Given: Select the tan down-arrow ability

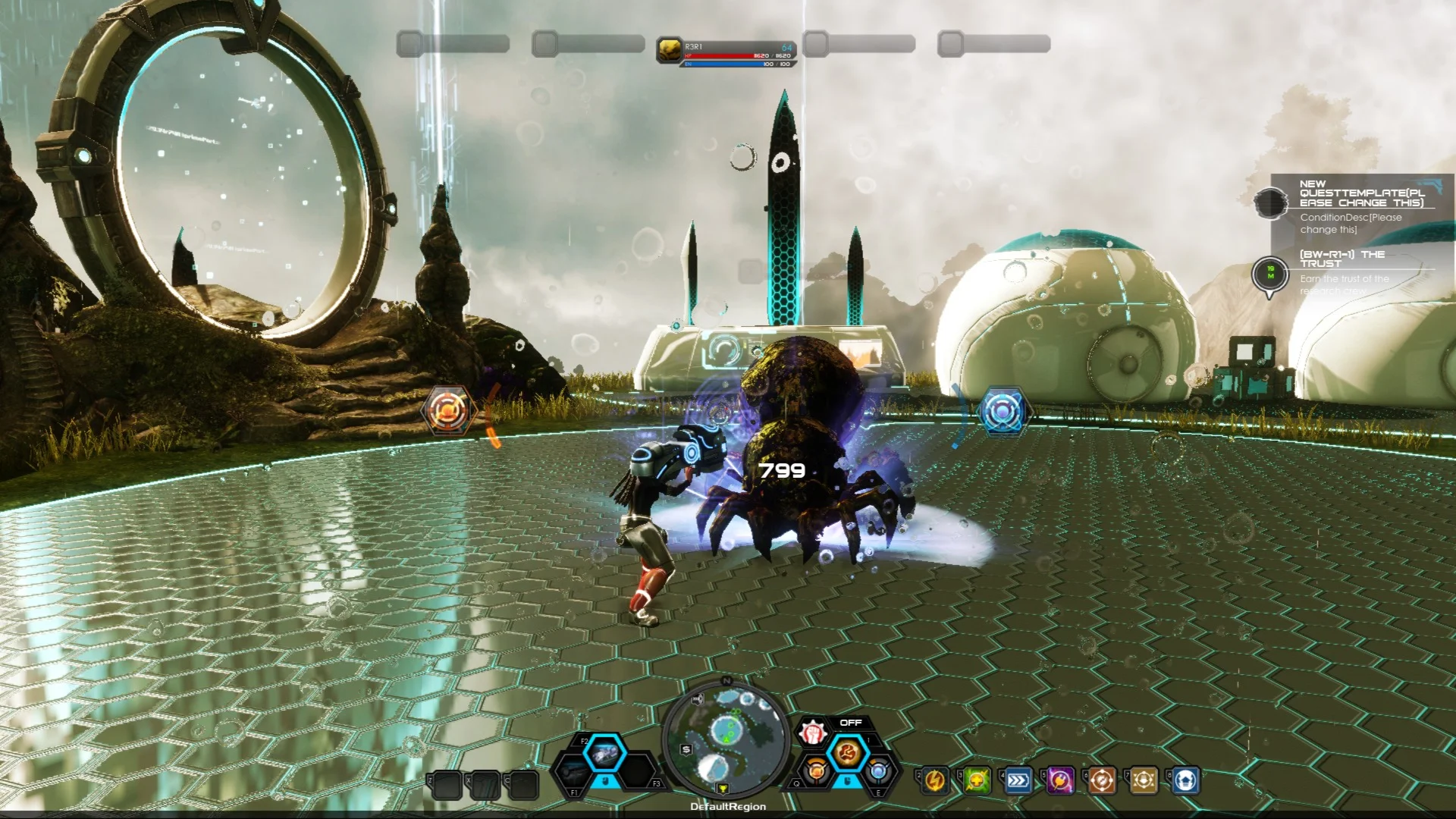Looking at the screenshot, I should (x=1144, y=780).
